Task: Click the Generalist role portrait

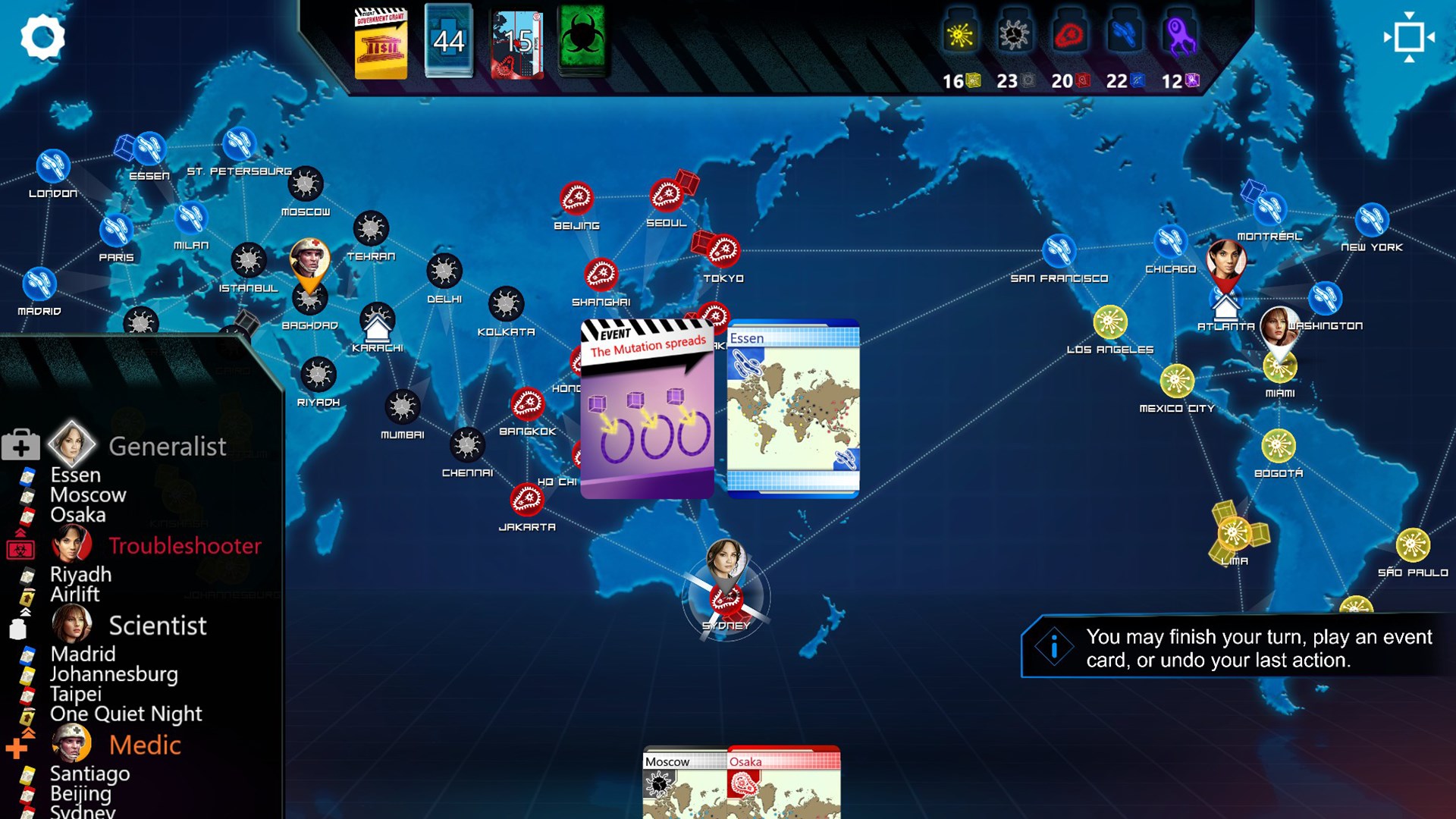Action: (72, 446)
